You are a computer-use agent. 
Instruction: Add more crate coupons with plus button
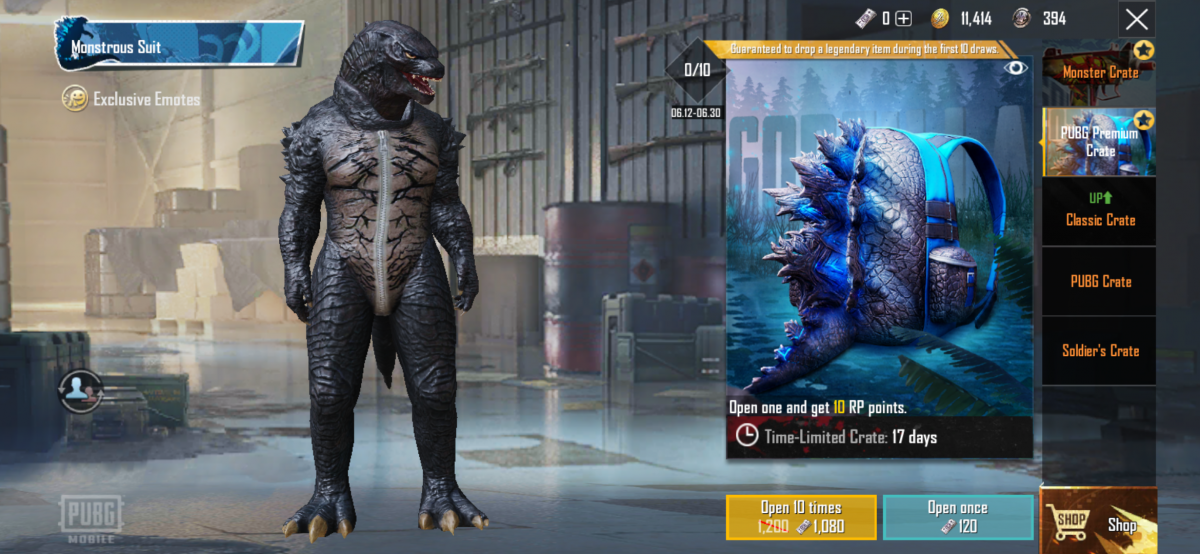click(x=903, y=18)
